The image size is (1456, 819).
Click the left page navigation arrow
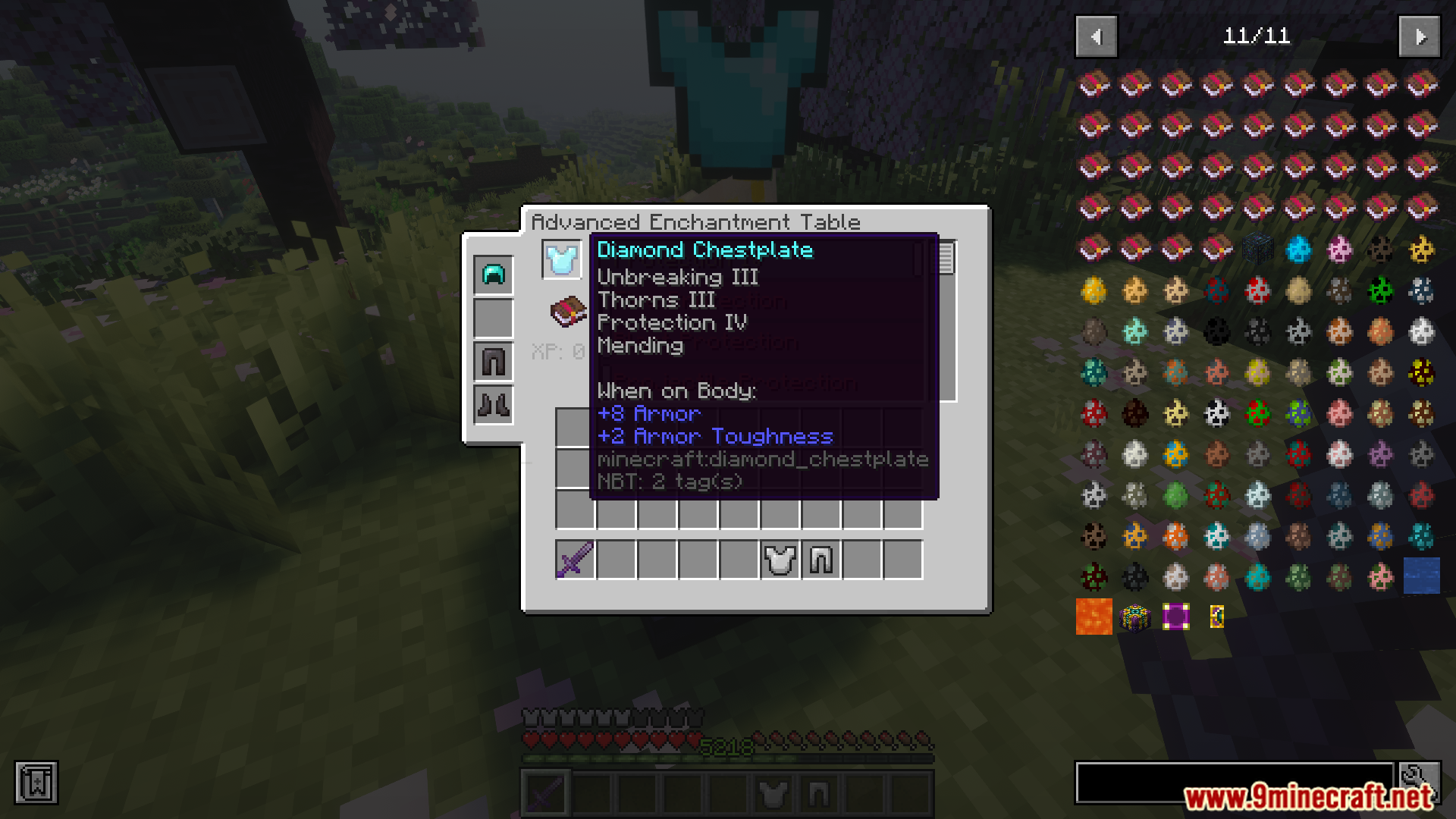point(1095,36)
